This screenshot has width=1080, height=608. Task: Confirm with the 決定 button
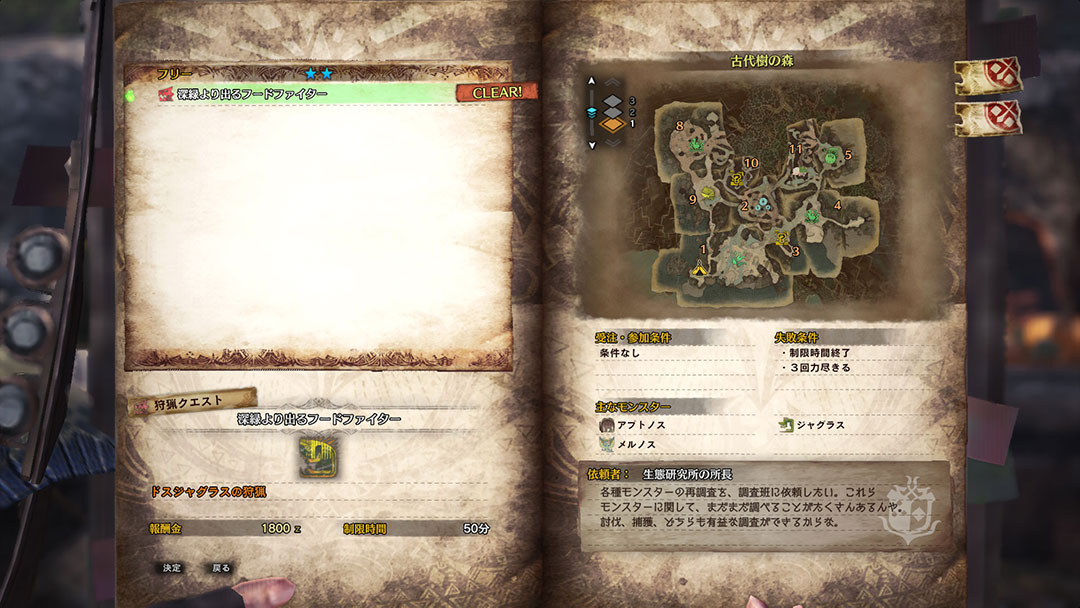tap(172, 568)
